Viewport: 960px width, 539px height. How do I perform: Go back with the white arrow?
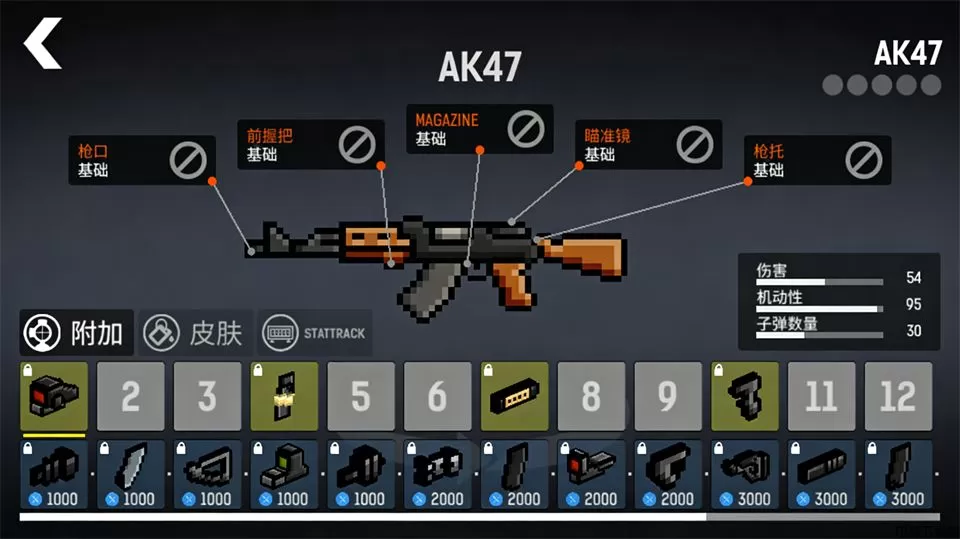pyautogui.click(x=43, y=44)
